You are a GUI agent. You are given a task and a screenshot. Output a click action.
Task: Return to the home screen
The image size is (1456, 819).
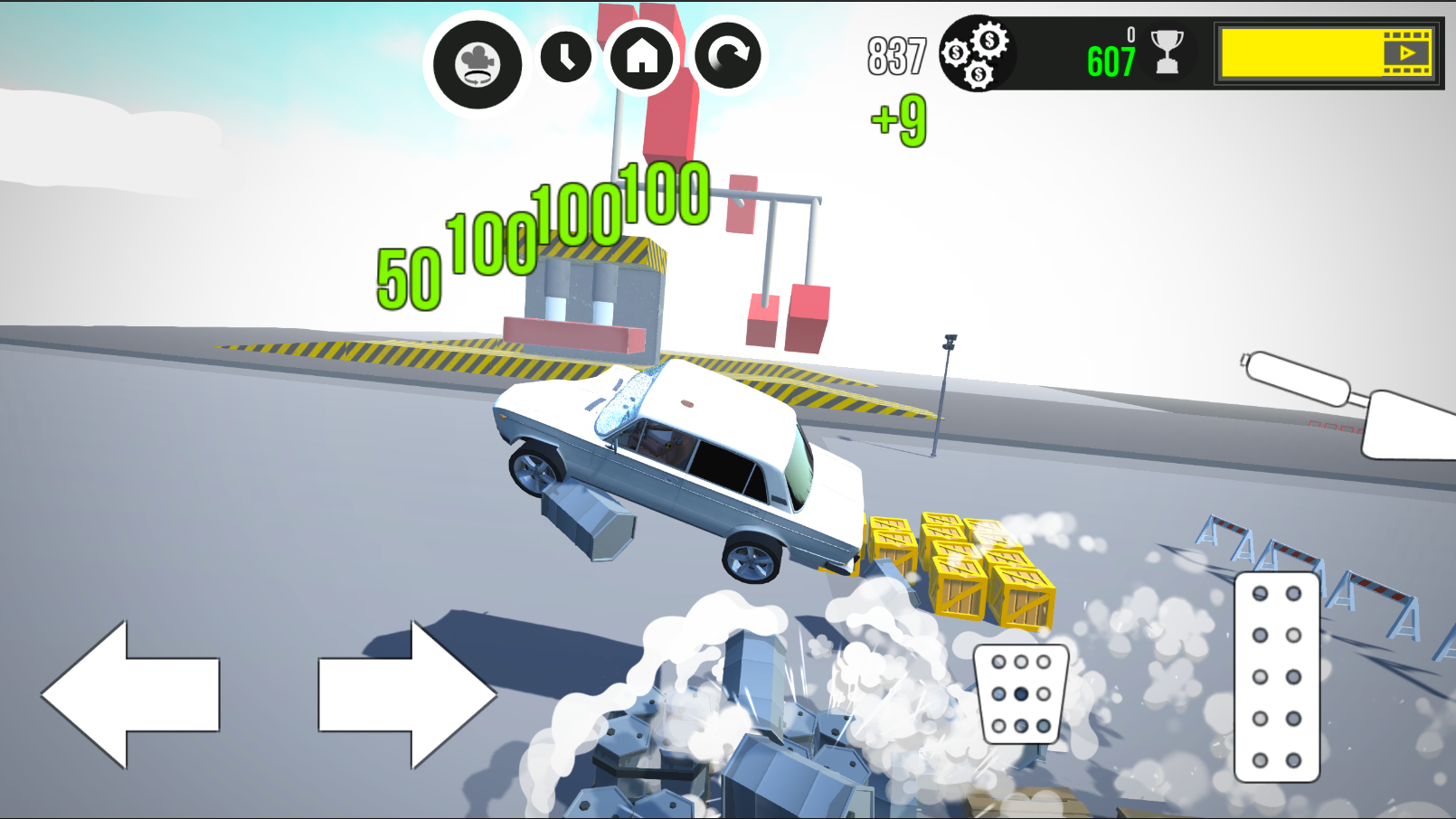643,58
